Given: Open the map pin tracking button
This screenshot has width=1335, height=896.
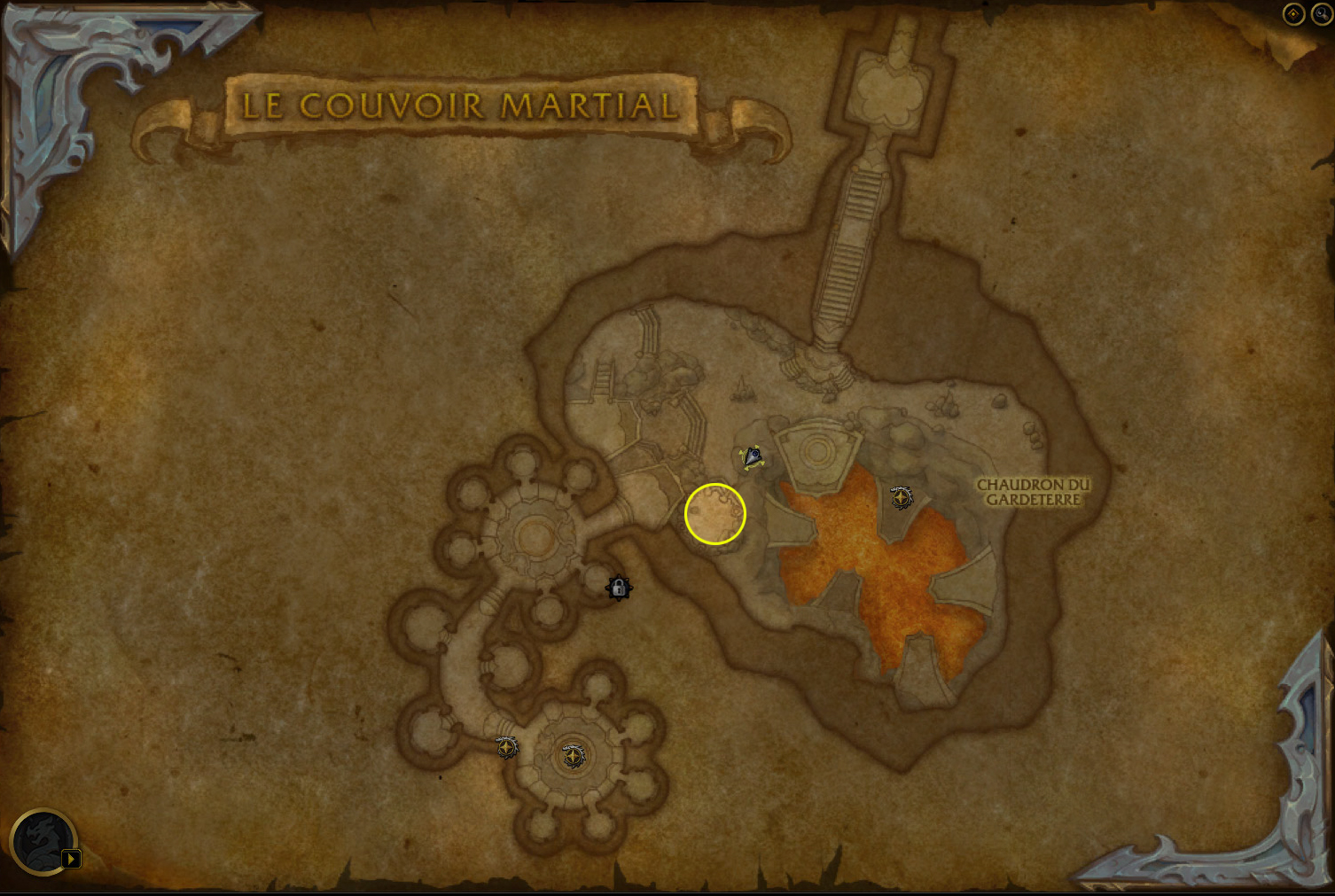Looking at the screenshot, I should (1293, 14).
